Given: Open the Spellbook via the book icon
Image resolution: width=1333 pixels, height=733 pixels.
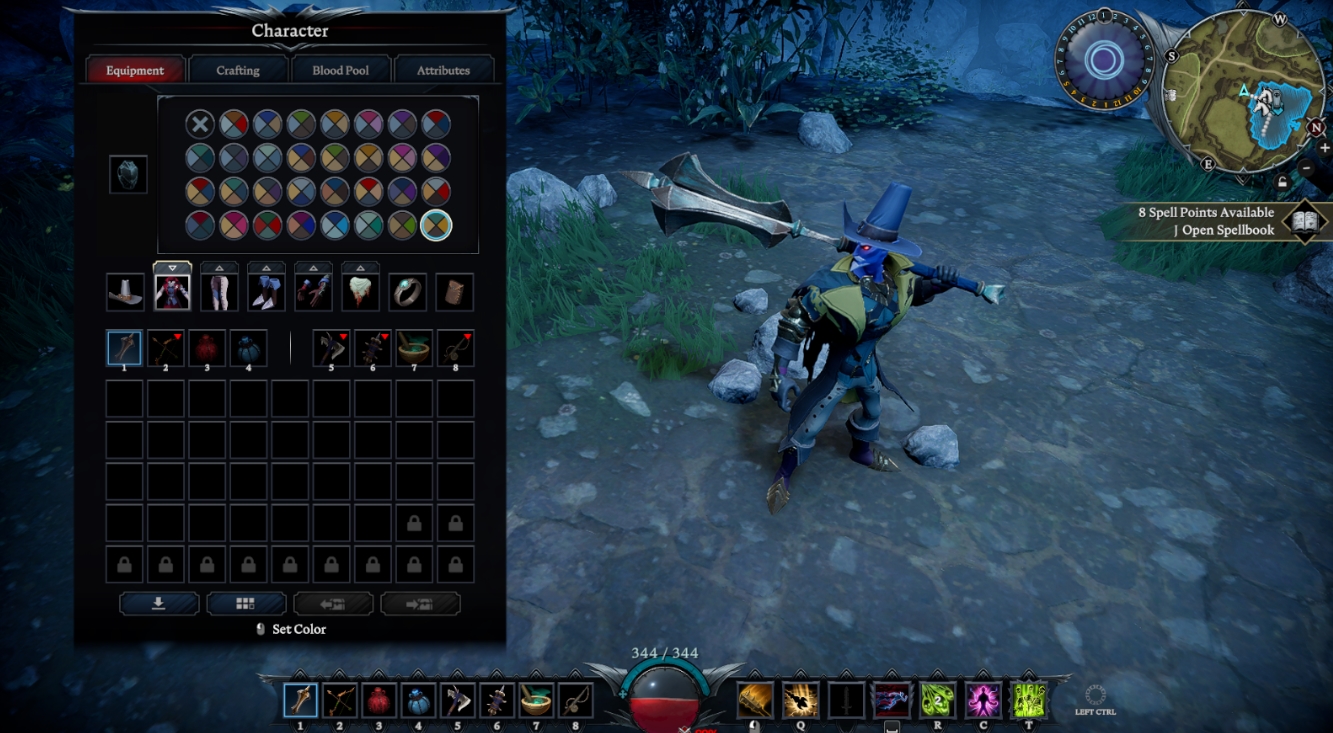Looking at the screenshot, I should 1304,221.
